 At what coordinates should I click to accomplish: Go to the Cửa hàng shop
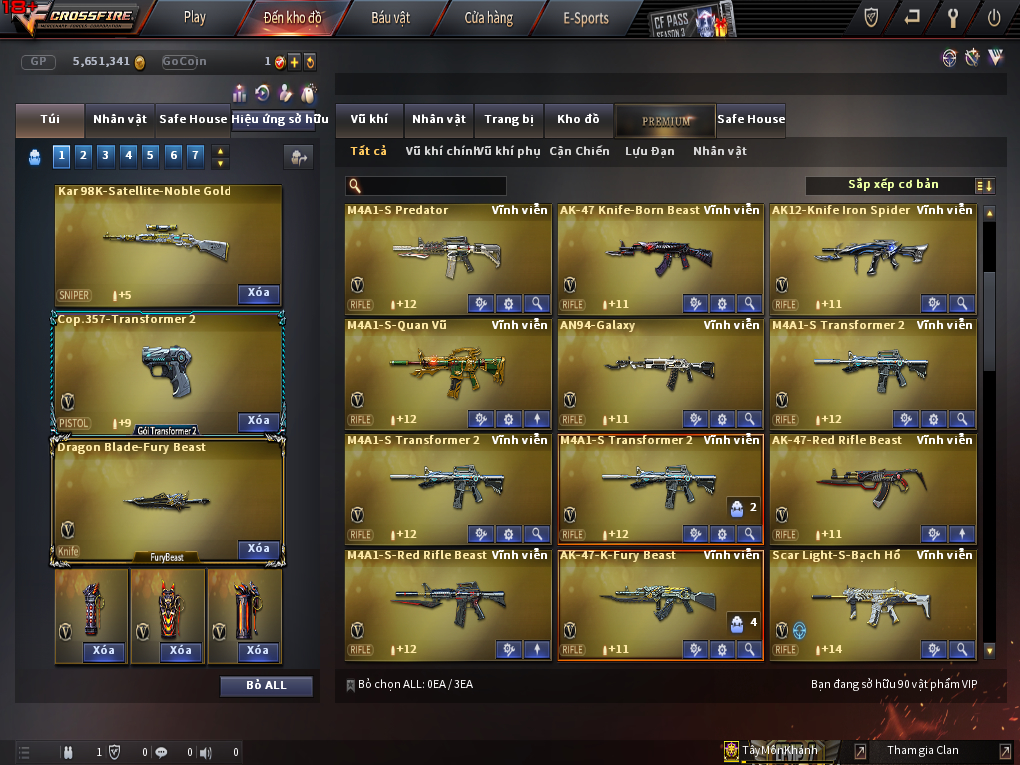488,17
